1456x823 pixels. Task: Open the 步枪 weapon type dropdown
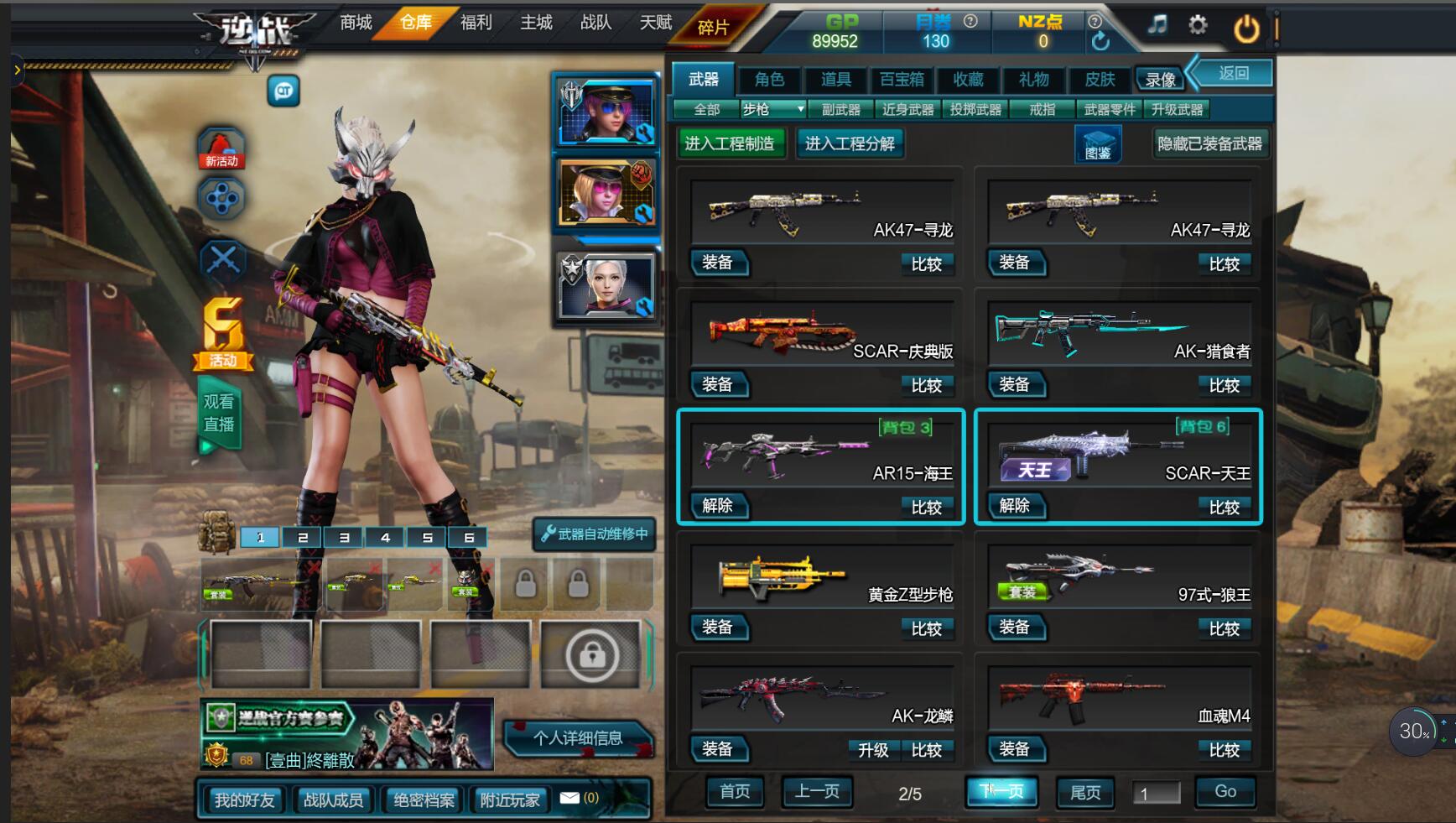(x=772, y=109)
